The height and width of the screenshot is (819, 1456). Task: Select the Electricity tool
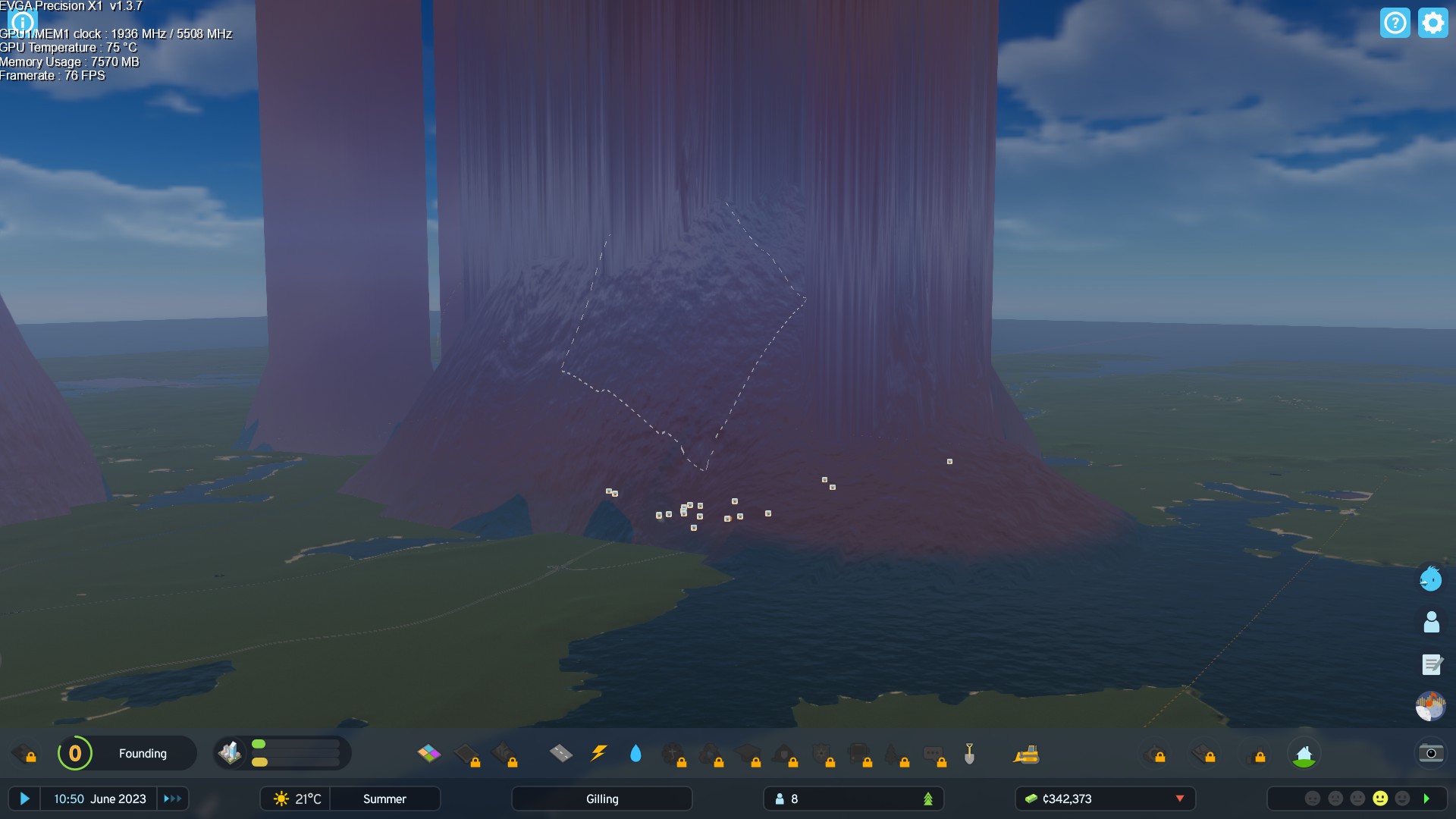(x=598, y=754)
